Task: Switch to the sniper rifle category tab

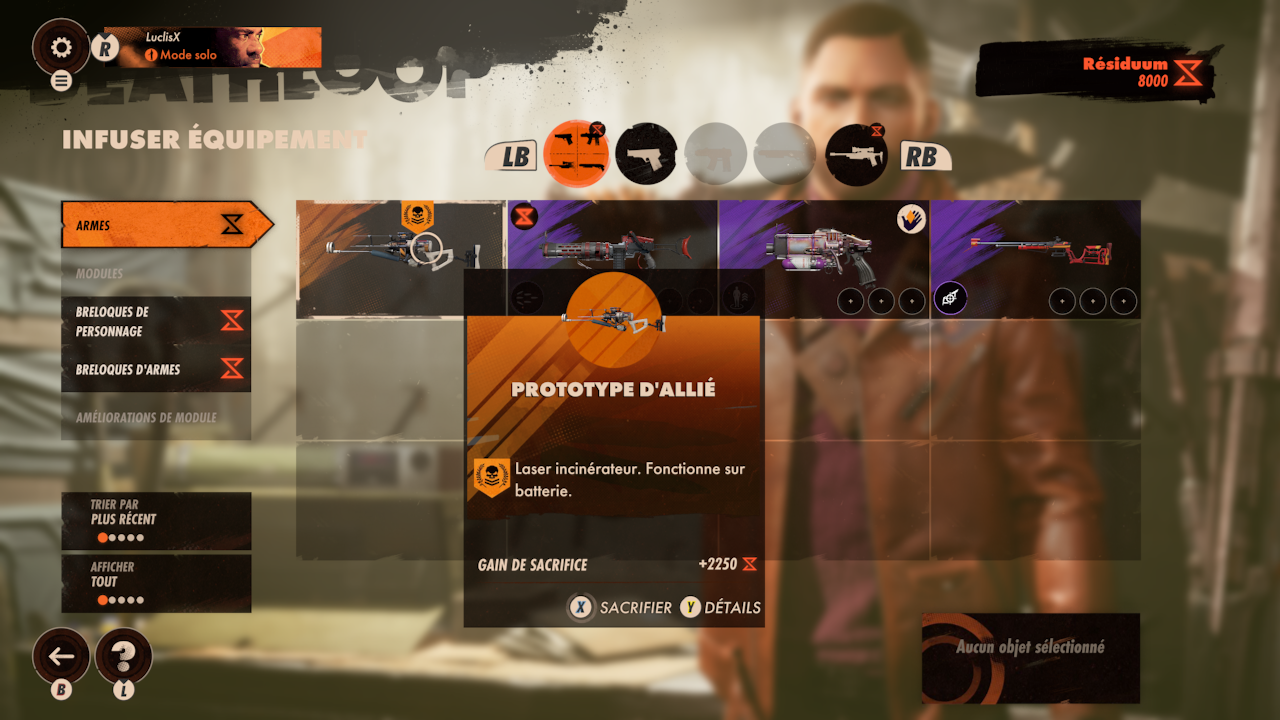Action: (857, 154)
